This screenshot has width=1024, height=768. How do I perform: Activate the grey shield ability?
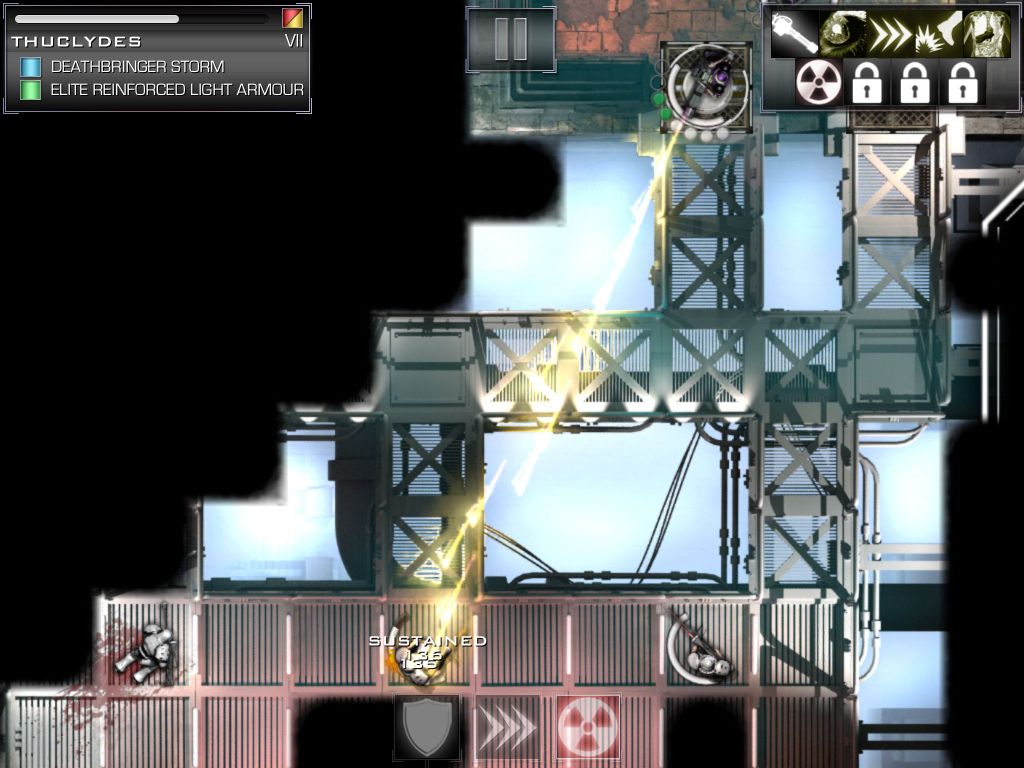427,727
